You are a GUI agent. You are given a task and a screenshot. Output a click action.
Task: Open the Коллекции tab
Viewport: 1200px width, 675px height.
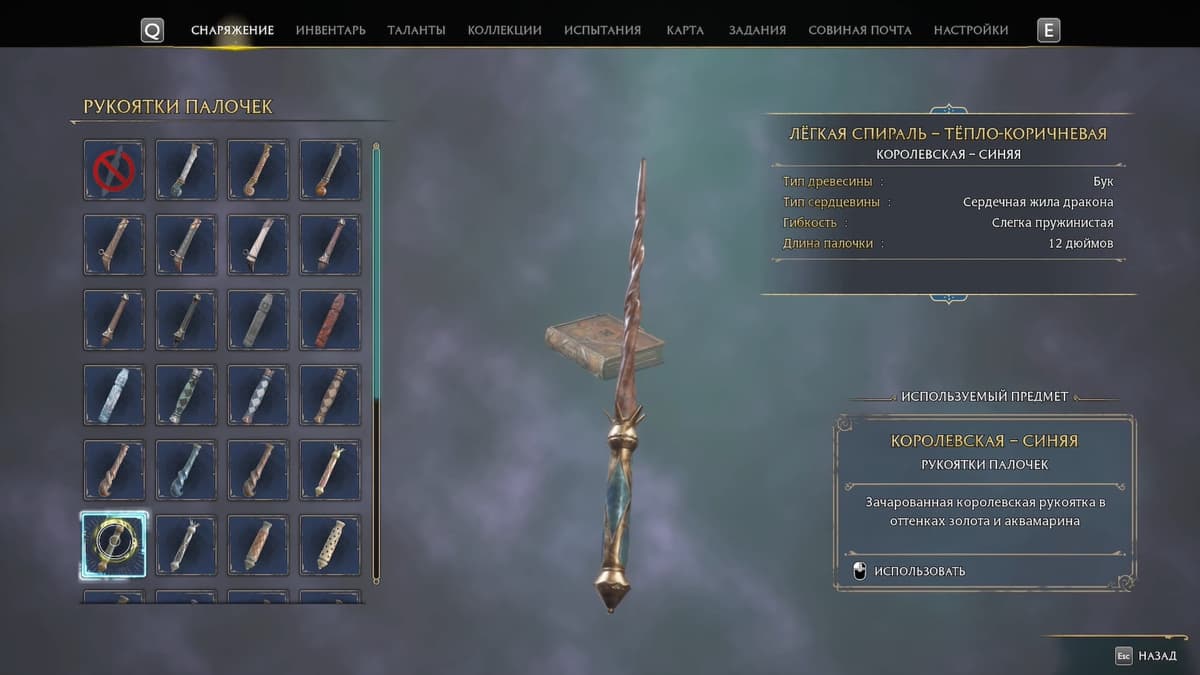tap(504, 30)
